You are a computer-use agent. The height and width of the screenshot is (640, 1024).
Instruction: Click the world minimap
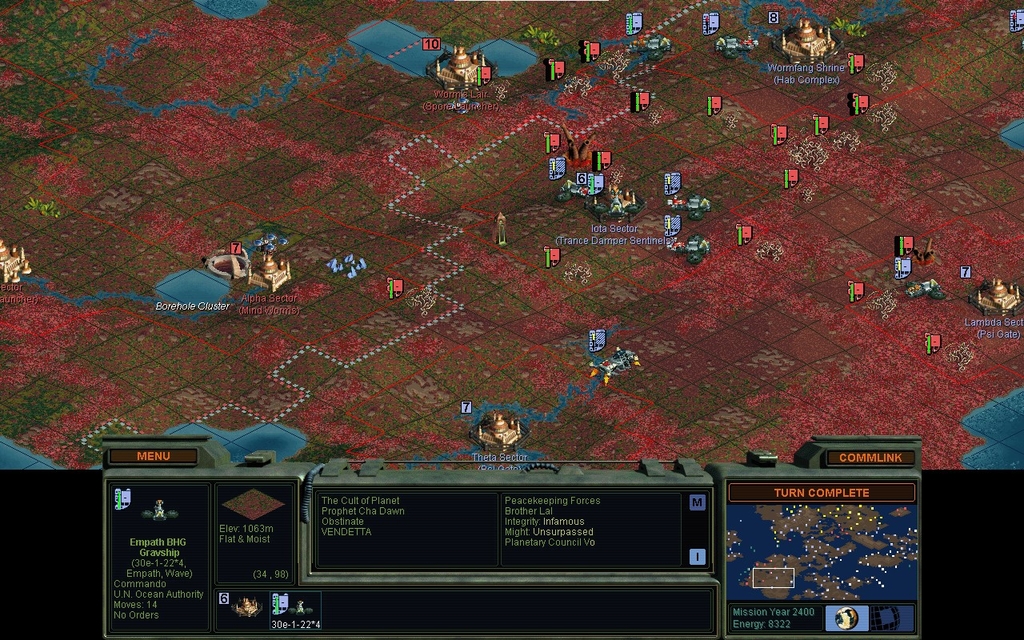pos(820,551)
